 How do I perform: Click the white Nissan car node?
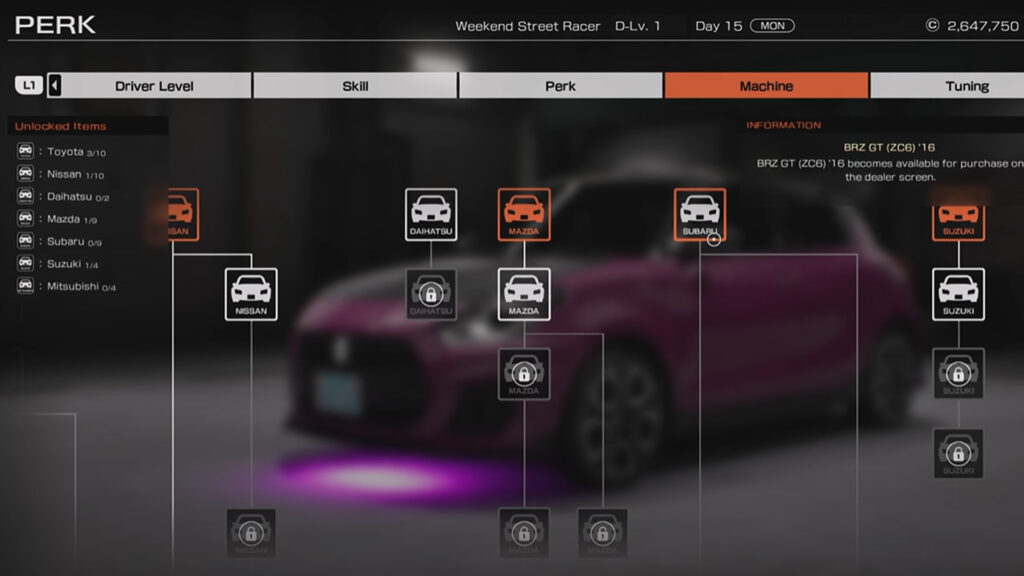point(251,294)
